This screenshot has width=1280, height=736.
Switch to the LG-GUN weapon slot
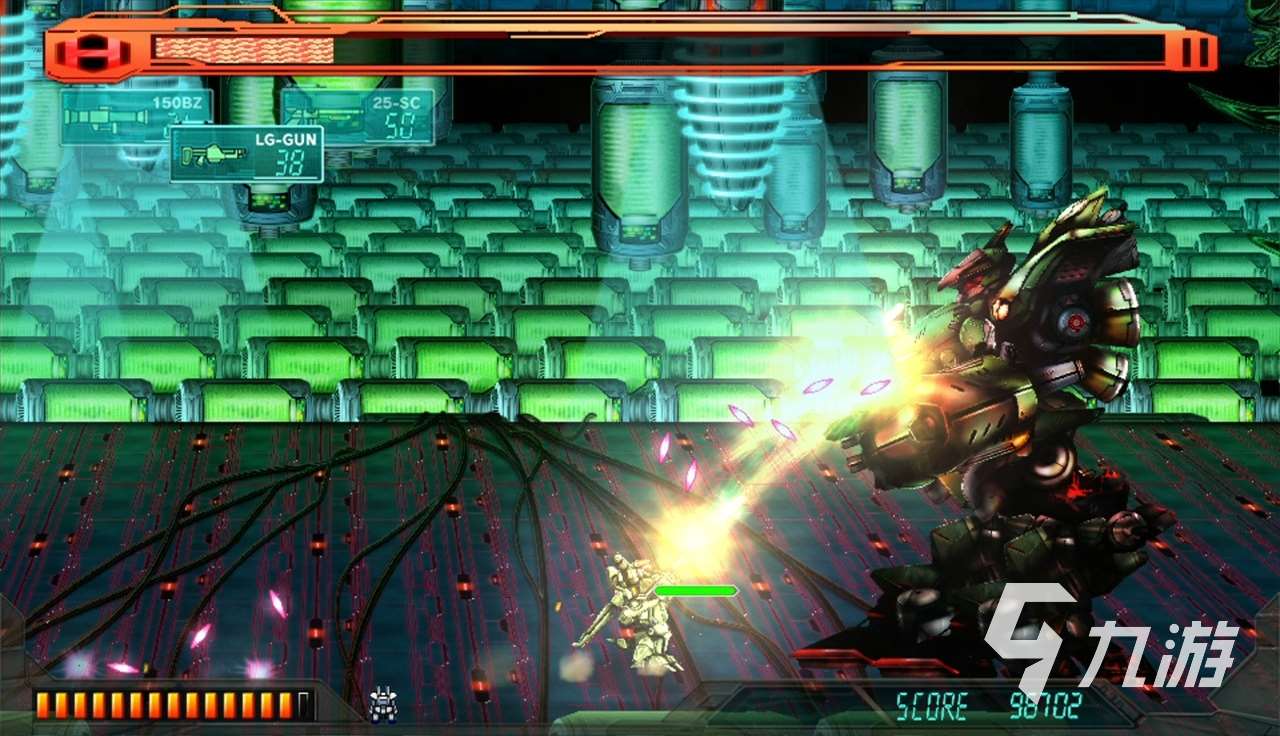(246, 154)
